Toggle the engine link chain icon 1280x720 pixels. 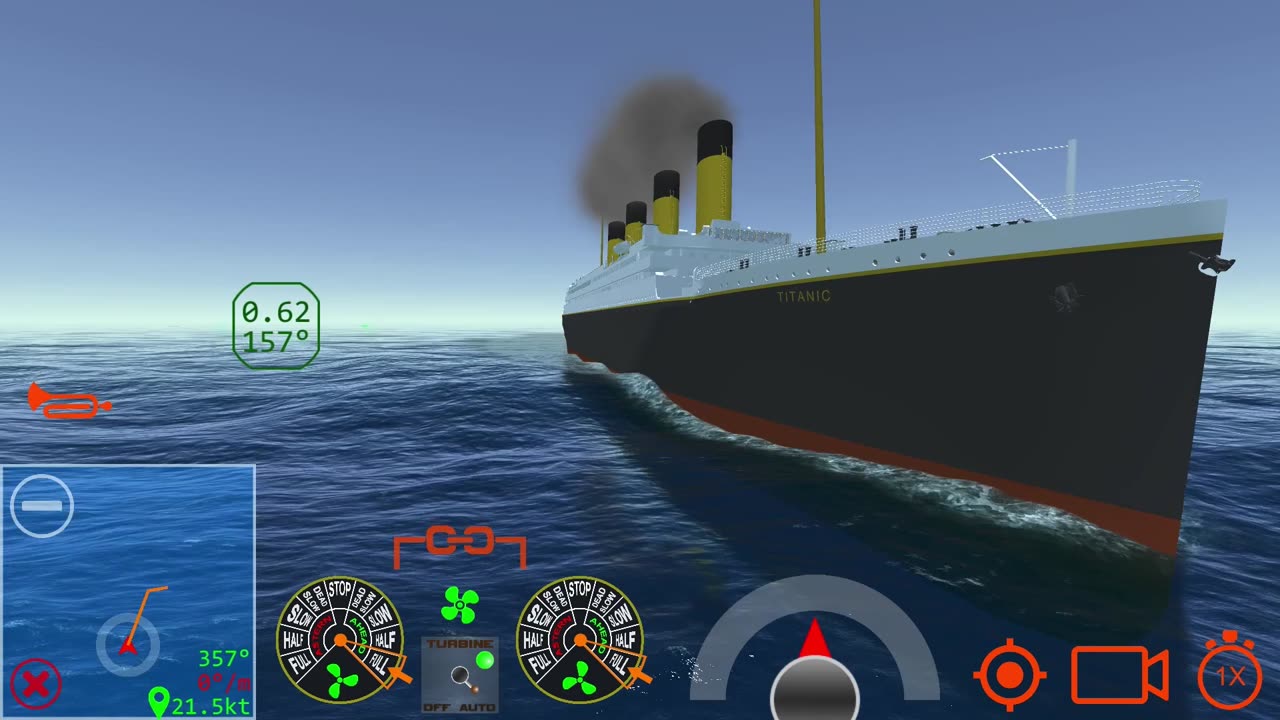pyautogui.click(x=460, y=543)
